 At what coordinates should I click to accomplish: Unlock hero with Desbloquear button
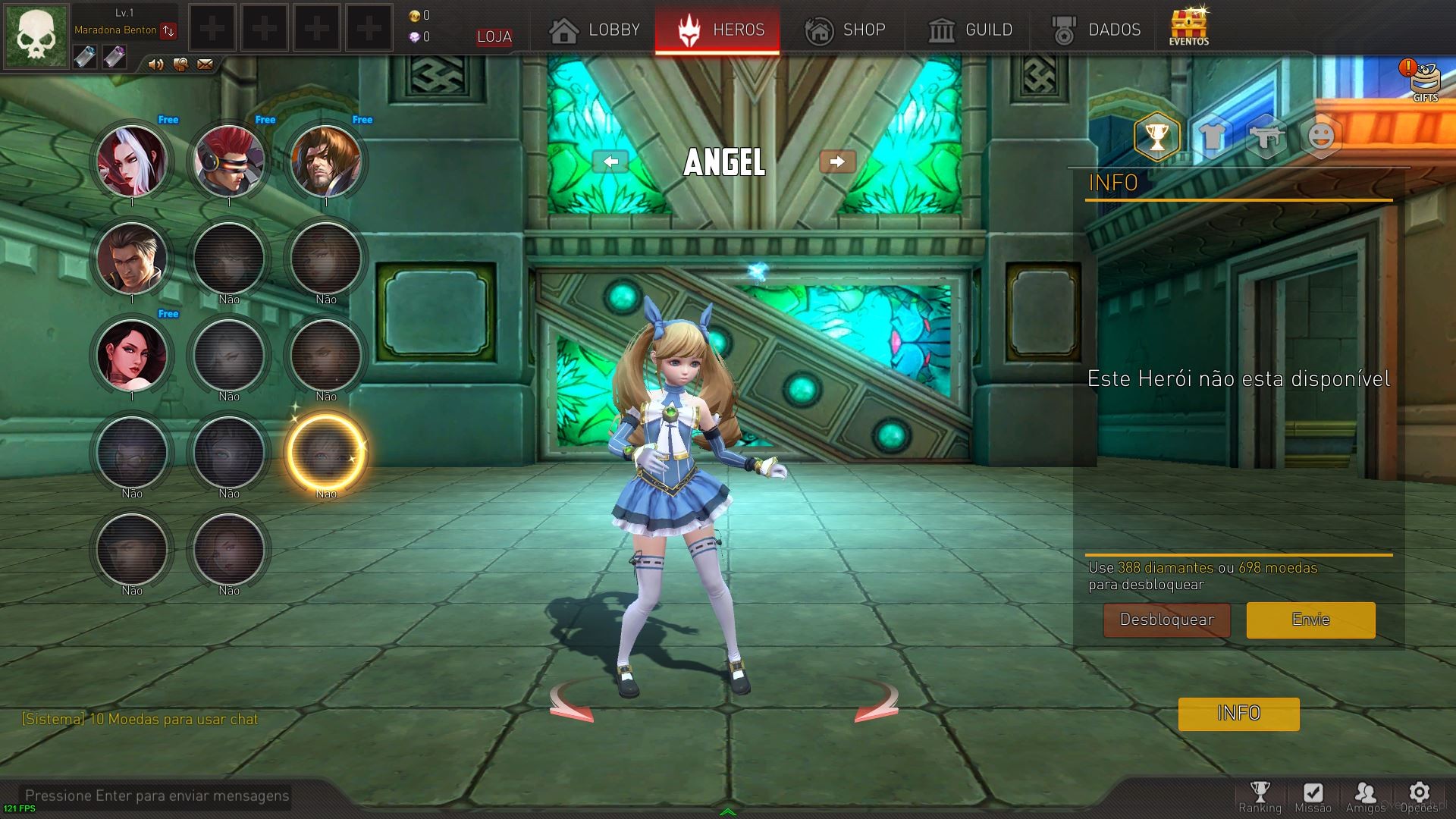(x=1166, y=620)
